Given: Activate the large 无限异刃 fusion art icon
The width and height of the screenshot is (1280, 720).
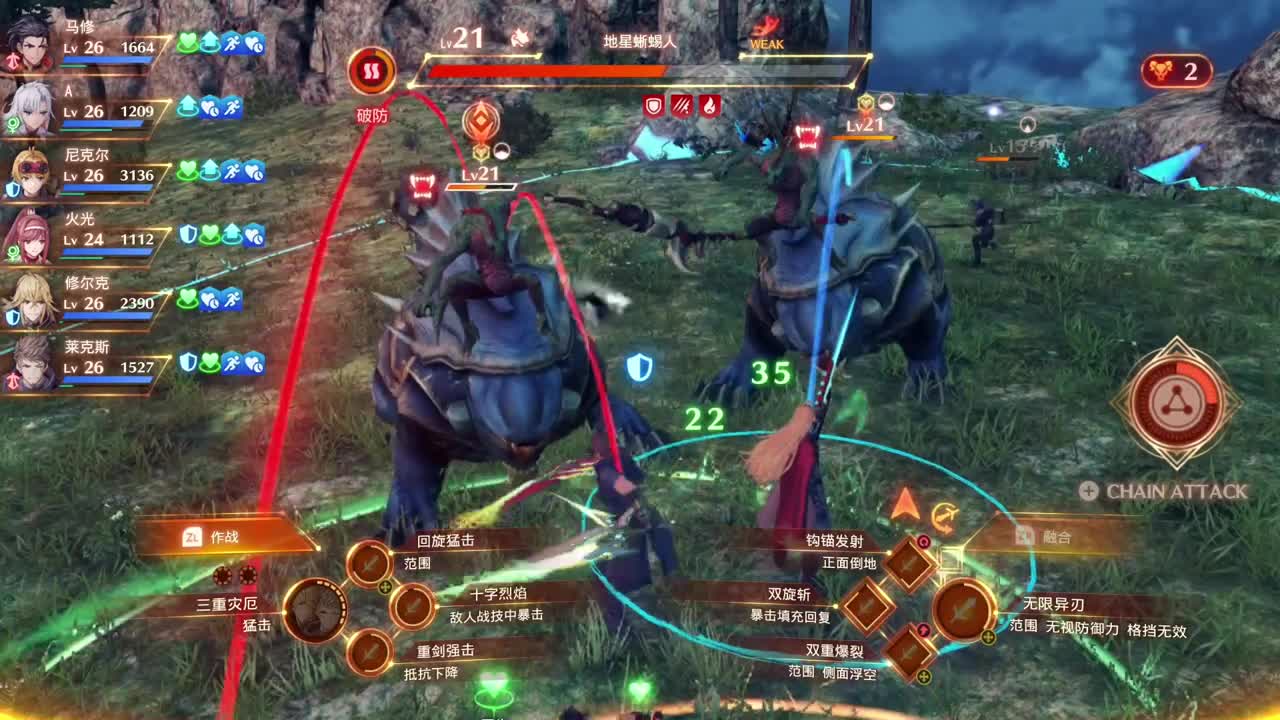Looking at the screenshot, I should click(x=962, y=609).
